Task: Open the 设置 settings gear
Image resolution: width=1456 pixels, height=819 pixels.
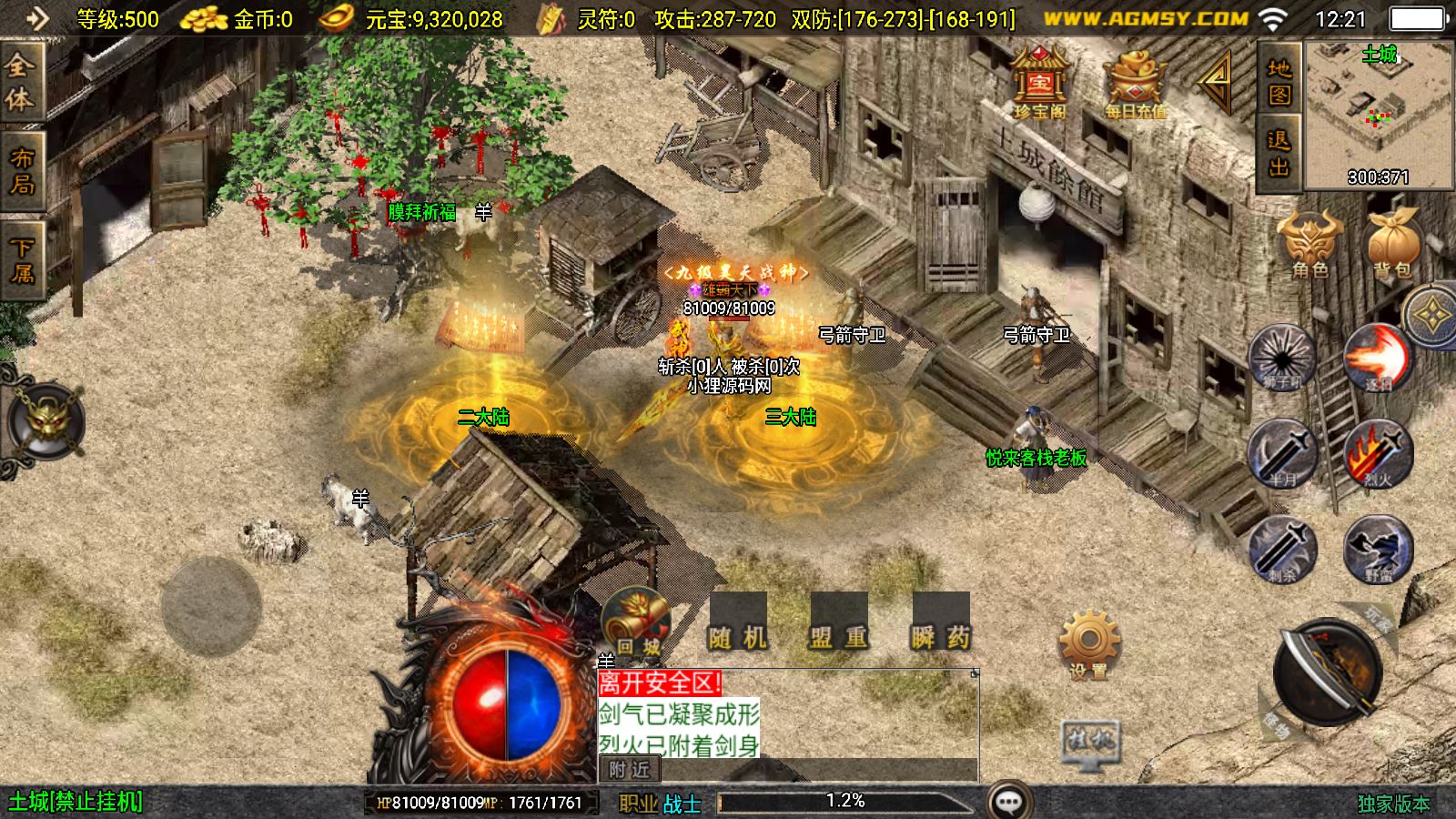Action: 1088,644
